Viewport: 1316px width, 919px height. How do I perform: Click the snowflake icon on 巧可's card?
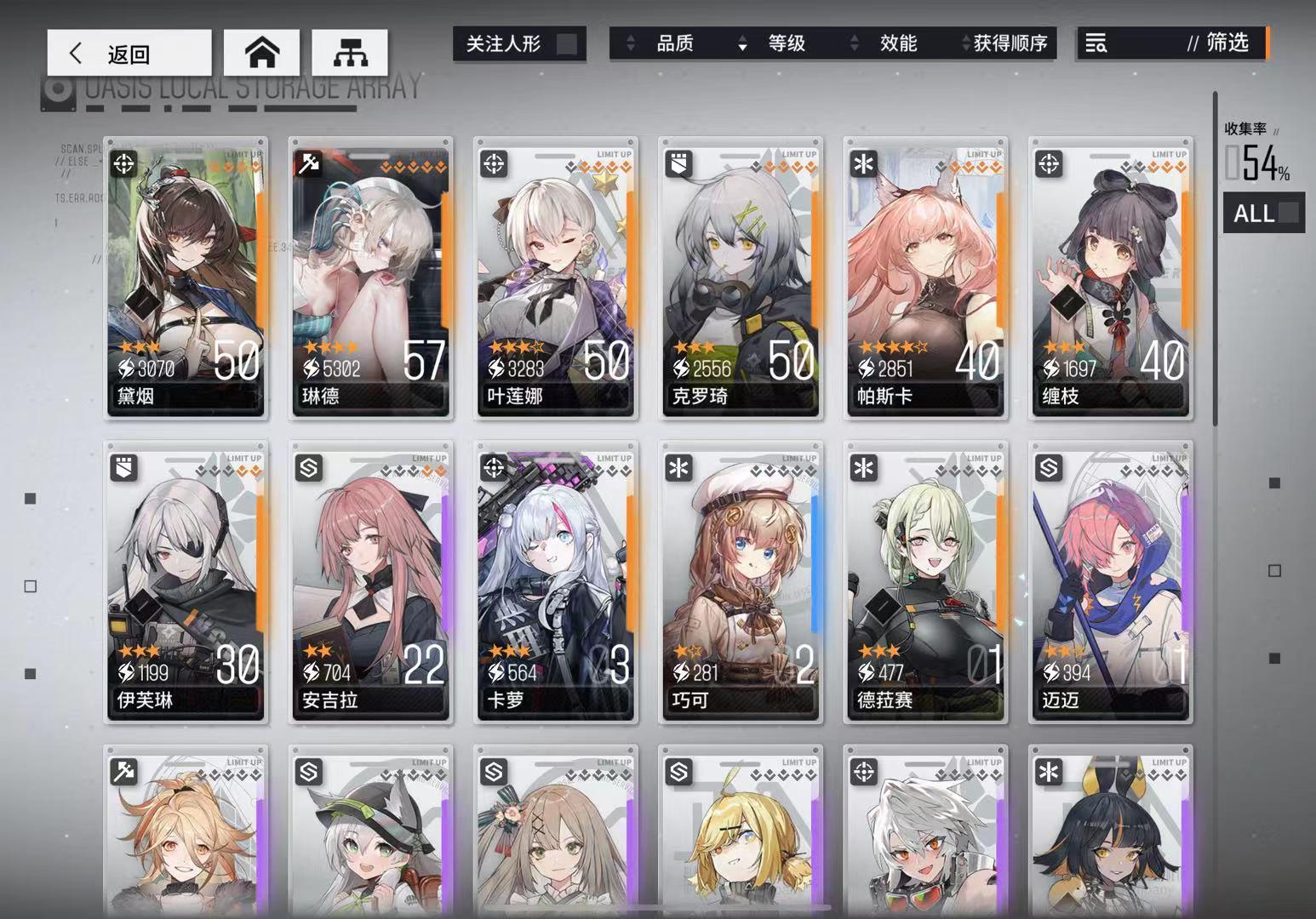(677, 467)
